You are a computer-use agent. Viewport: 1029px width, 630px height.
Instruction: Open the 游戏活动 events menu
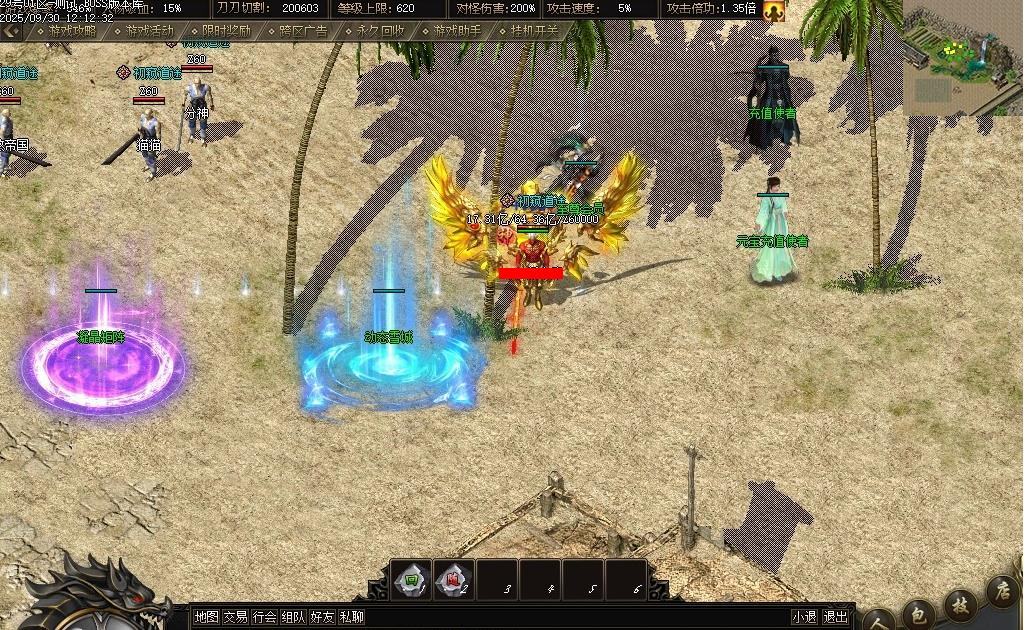pyautogui.click(x=150, y=31)
